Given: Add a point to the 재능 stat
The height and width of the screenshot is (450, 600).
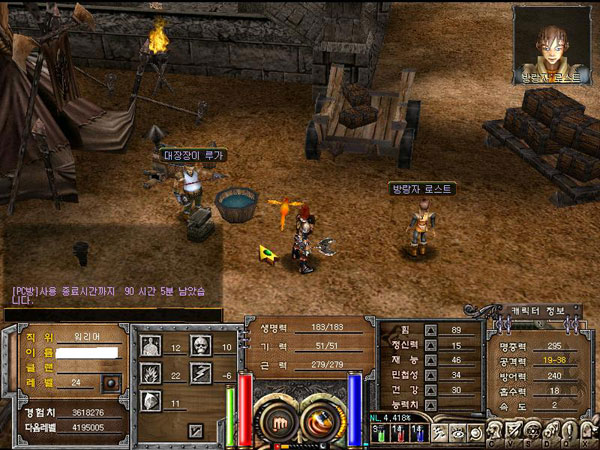Looking at the screenshot, I should 431,360.
